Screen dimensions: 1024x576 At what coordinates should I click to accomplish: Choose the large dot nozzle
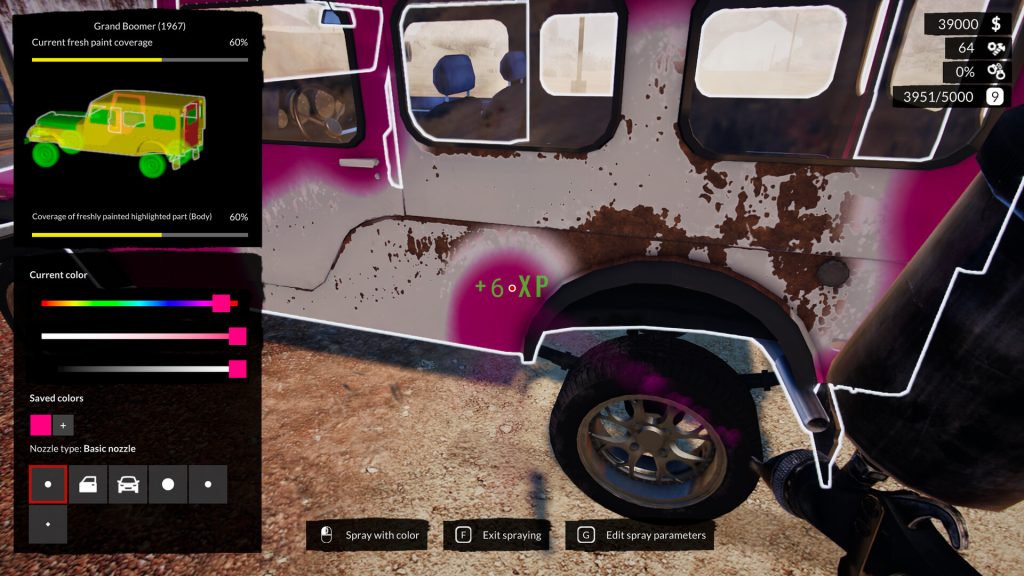tap(168, 484)
